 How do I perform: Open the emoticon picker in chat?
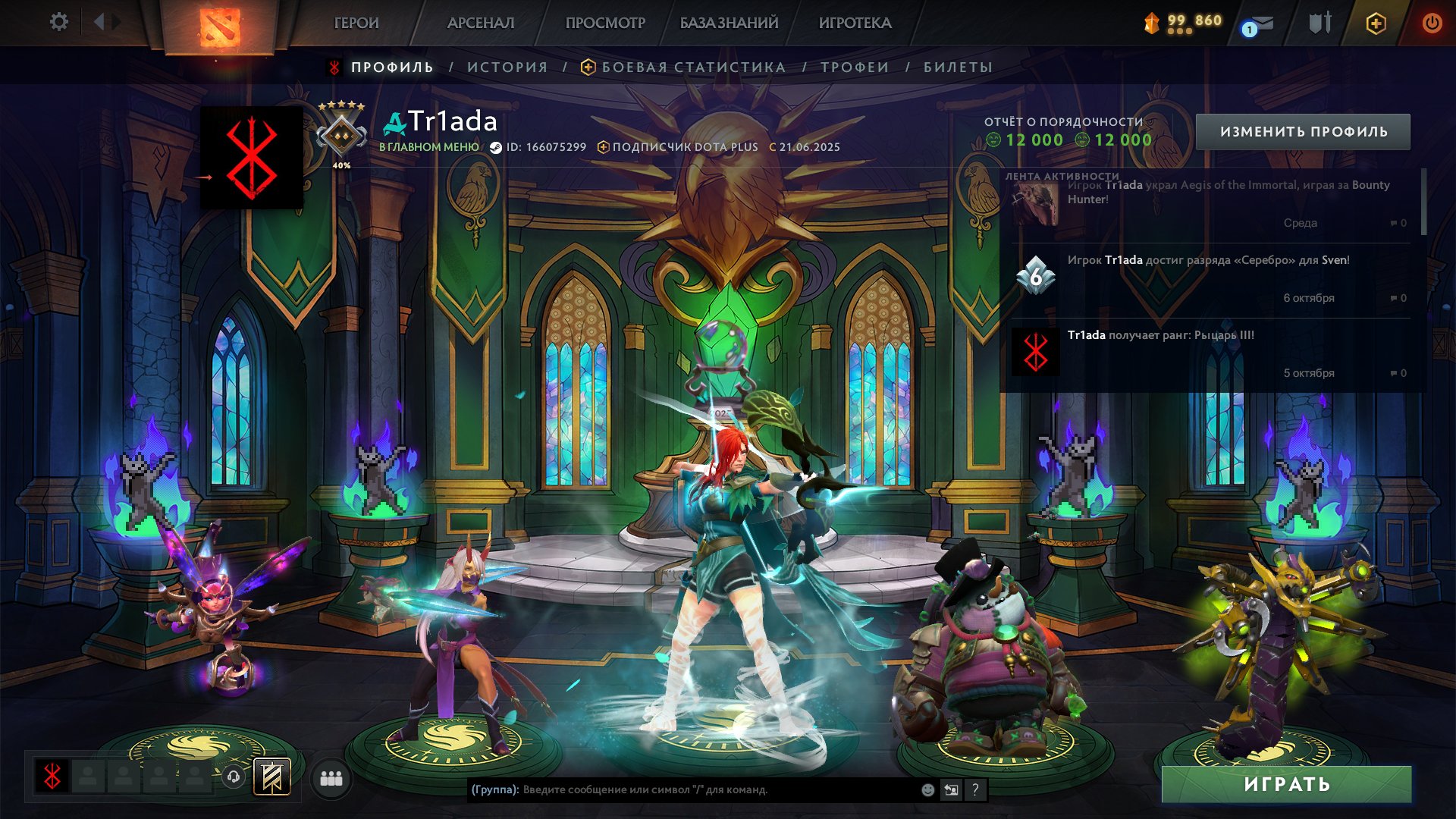927,789
